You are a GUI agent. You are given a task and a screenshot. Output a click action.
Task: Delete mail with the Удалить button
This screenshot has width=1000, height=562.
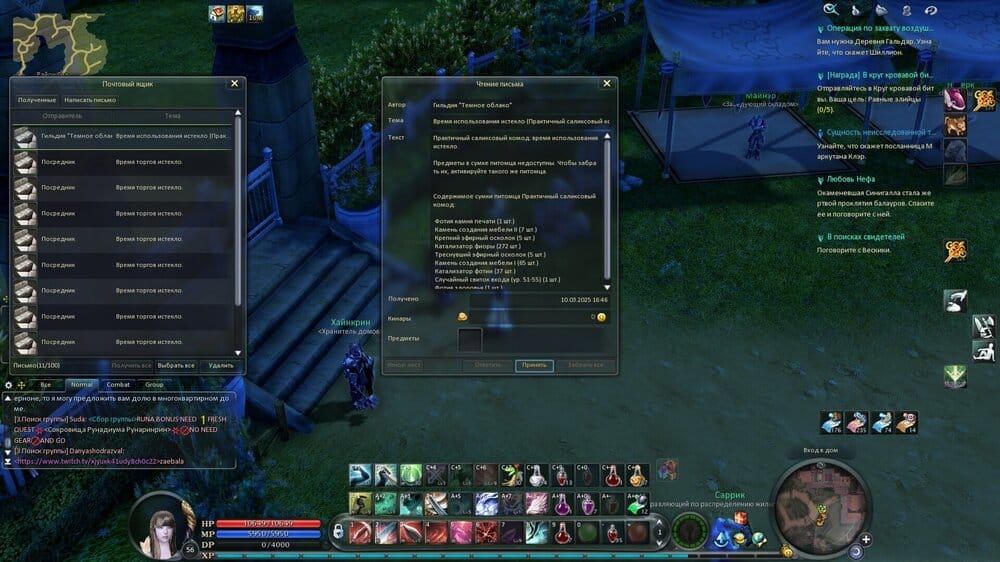click(x=220, y=366)
